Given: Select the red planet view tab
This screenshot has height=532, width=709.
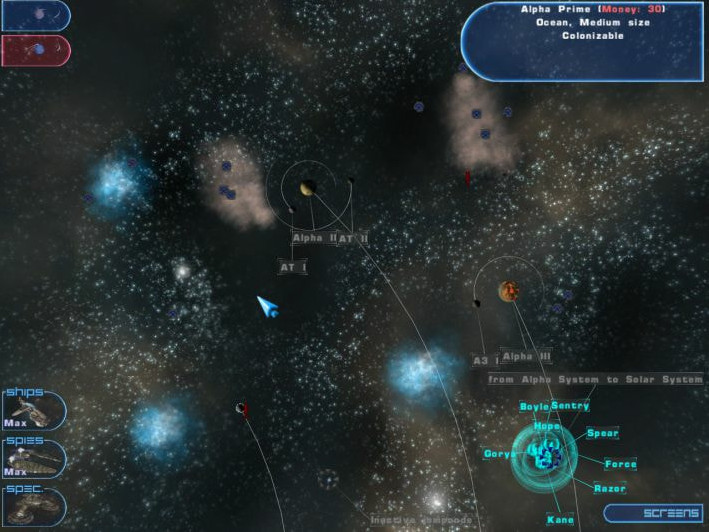Looking at the screenshot, I should (x=35, y=49).
